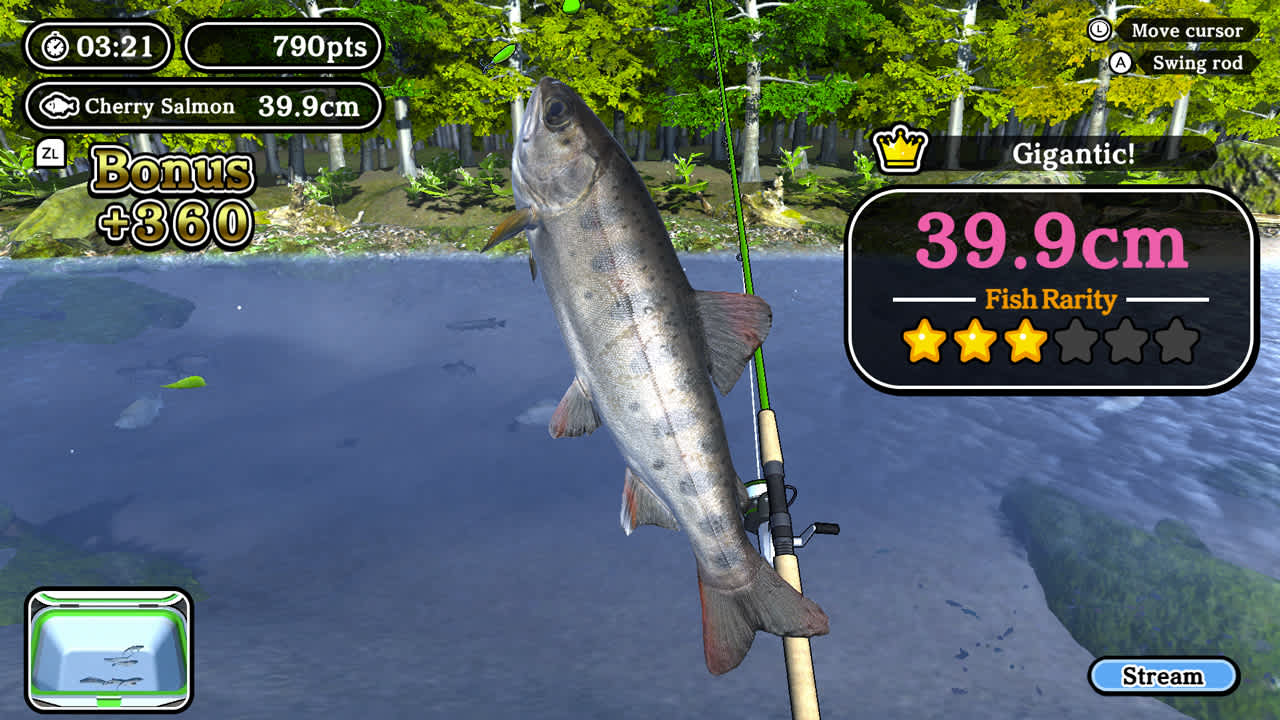Screen dimensions: 1280x720
Task: Expand the Bonus +360 display
Action: (170, 198)
